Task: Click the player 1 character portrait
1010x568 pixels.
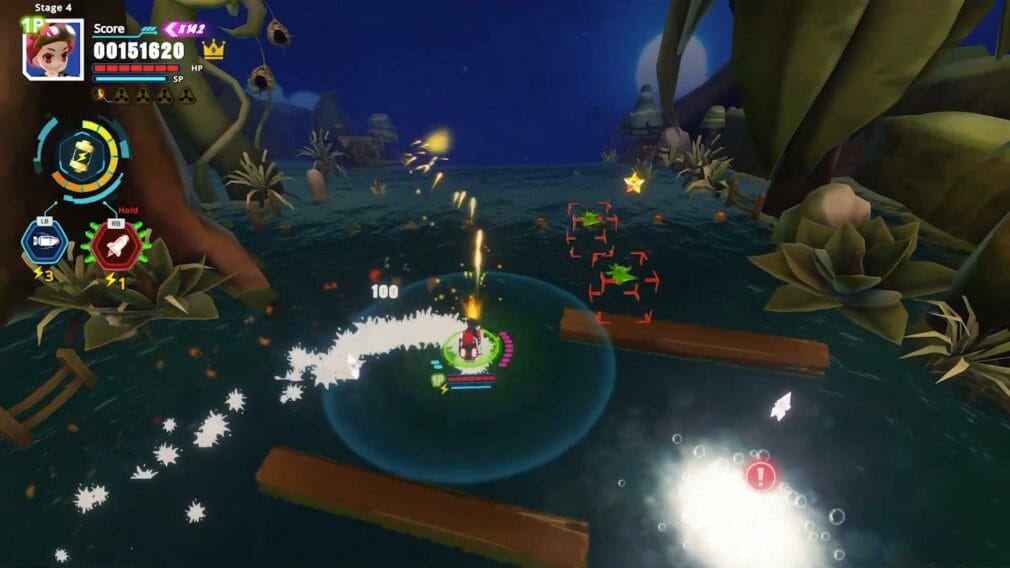Action: coord(53,49)
